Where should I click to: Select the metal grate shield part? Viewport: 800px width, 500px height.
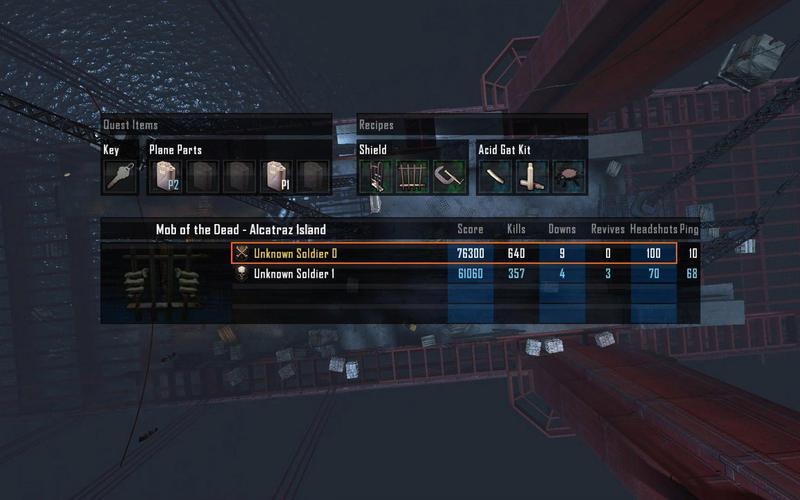pos(413,177)
